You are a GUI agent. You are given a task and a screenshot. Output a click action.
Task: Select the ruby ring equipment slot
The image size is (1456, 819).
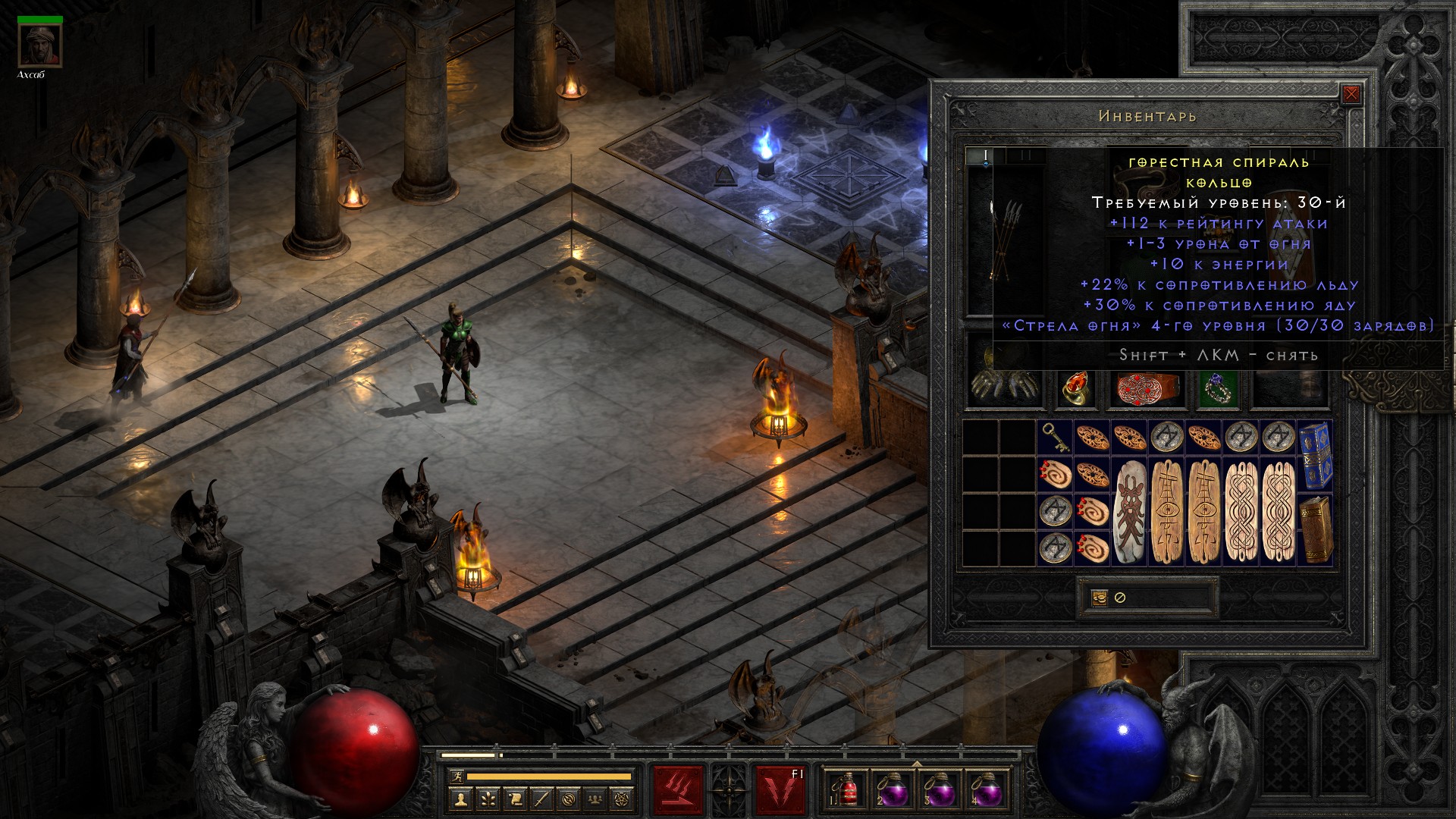[1075, 387]
